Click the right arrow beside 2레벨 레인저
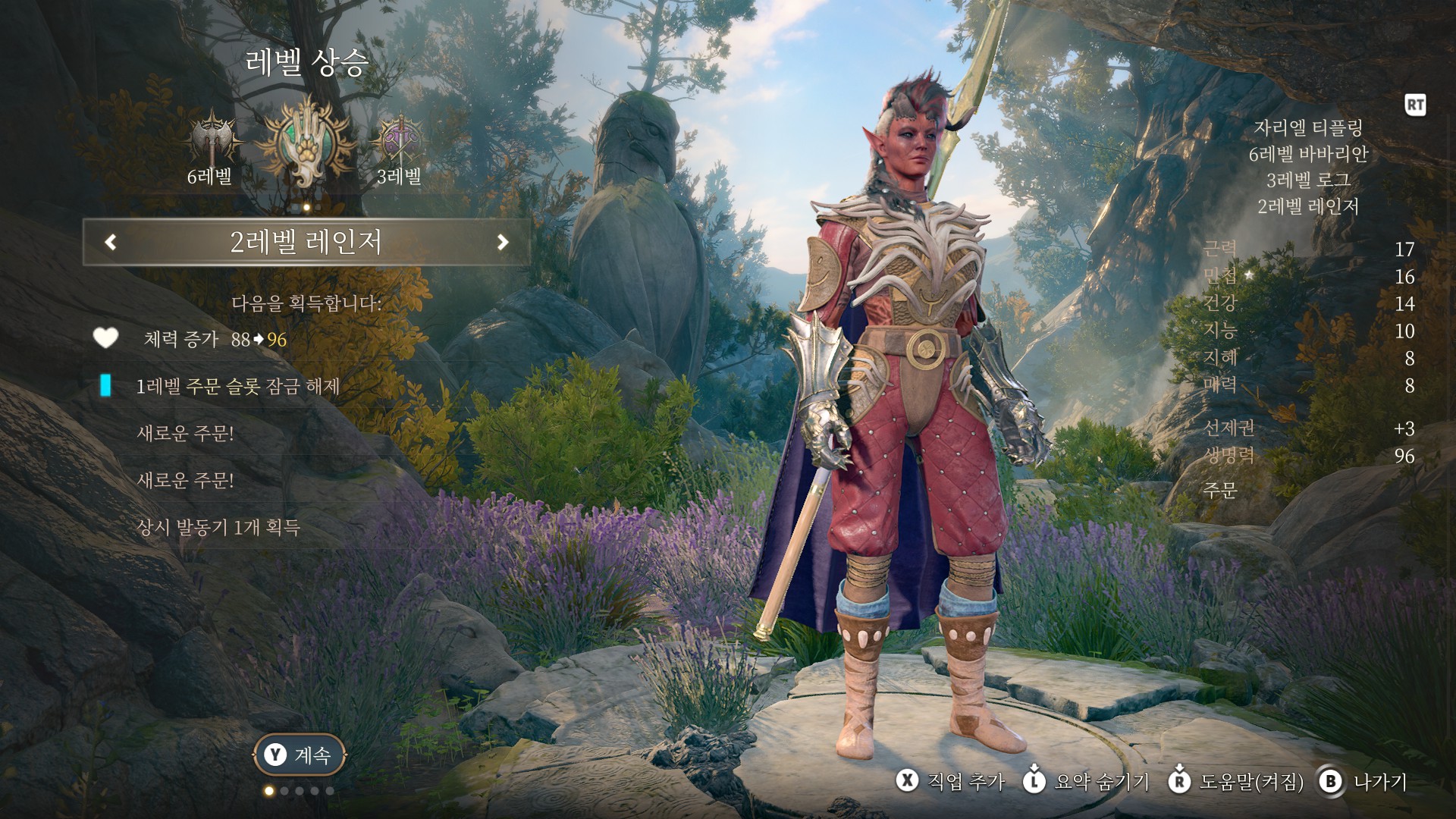This screenshot has width=1456, height=819. pyautogui.click(x=502, y=243)
